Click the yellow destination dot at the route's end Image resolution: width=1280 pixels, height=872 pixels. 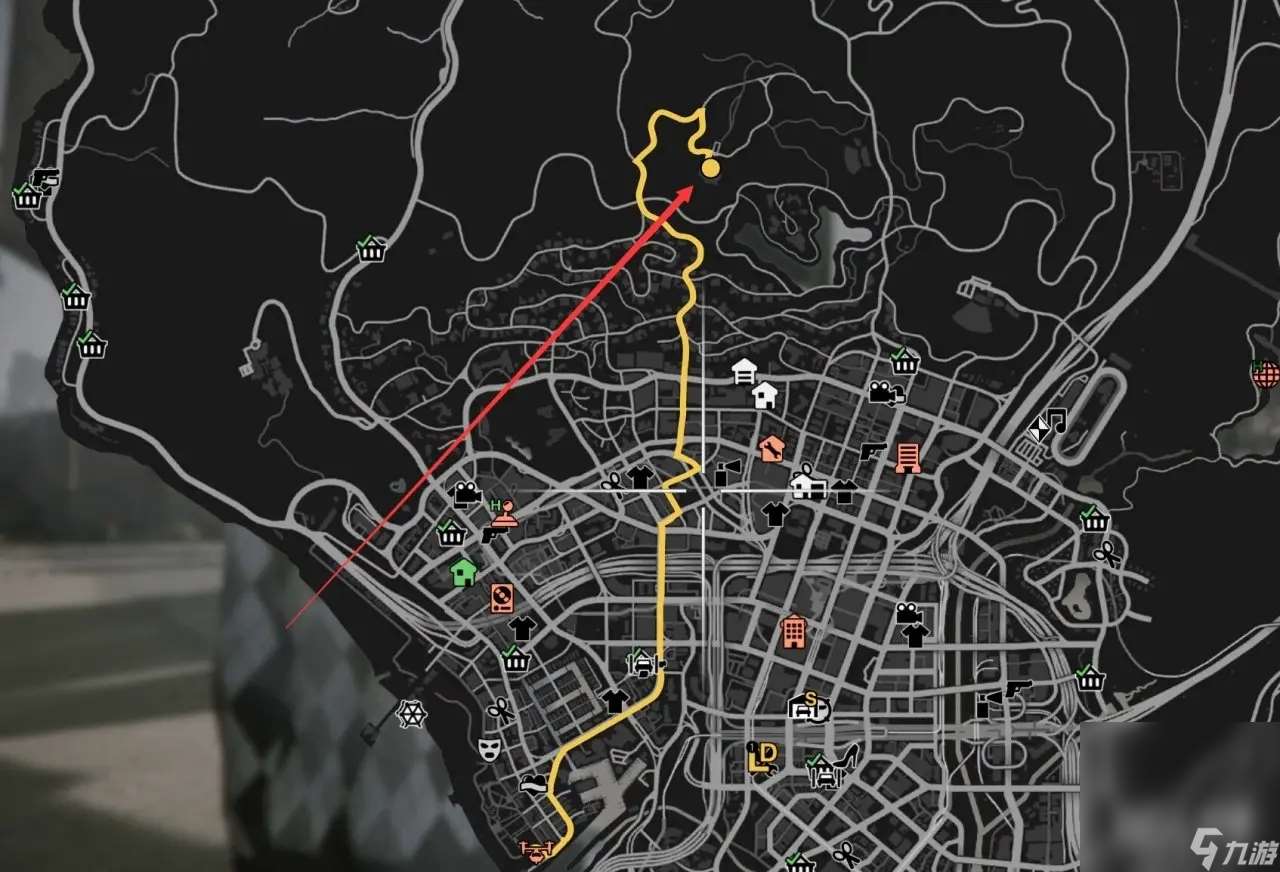[711, 170]
